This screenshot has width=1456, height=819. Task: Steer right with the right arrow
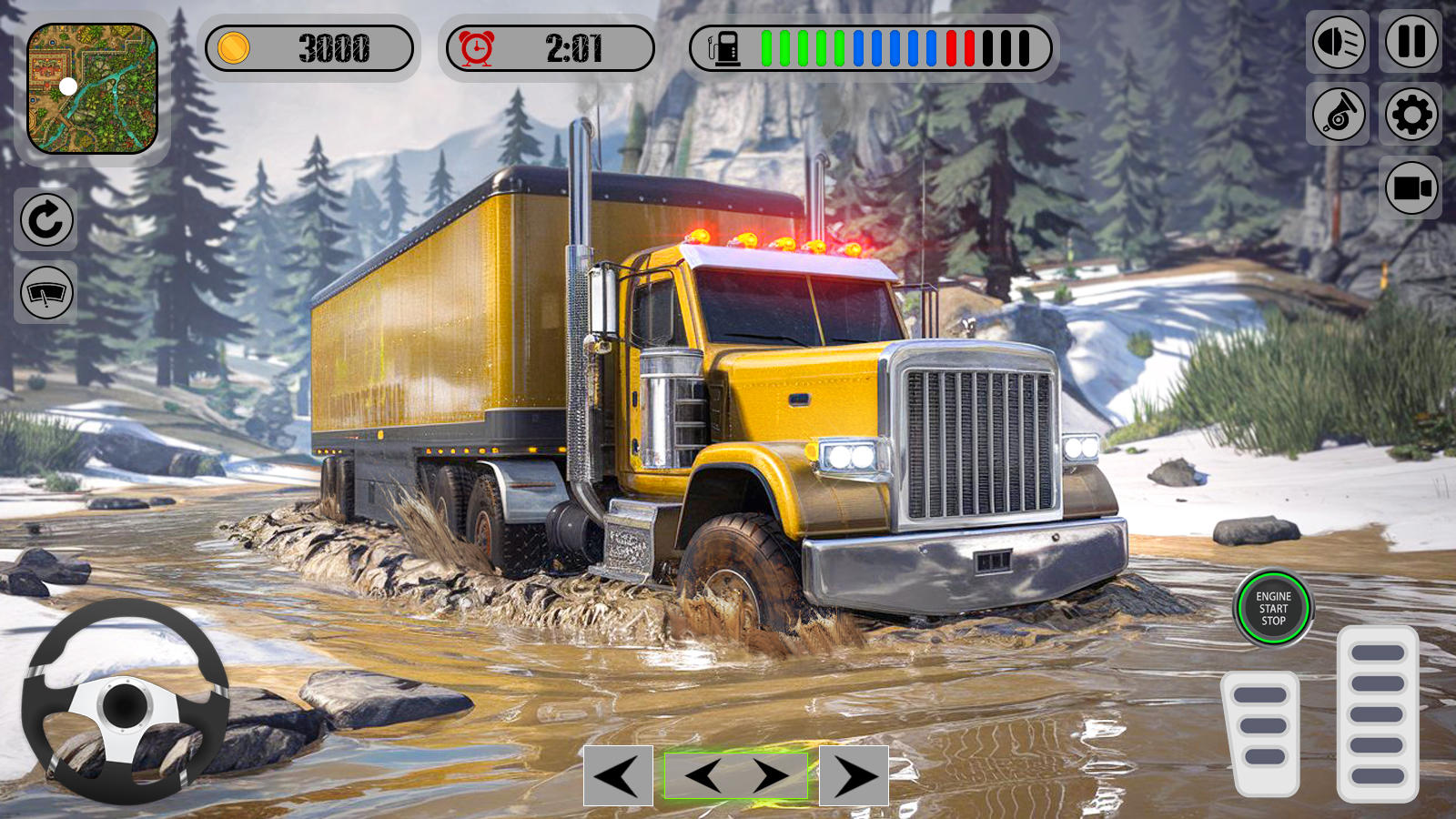click(x=854, y=776)
